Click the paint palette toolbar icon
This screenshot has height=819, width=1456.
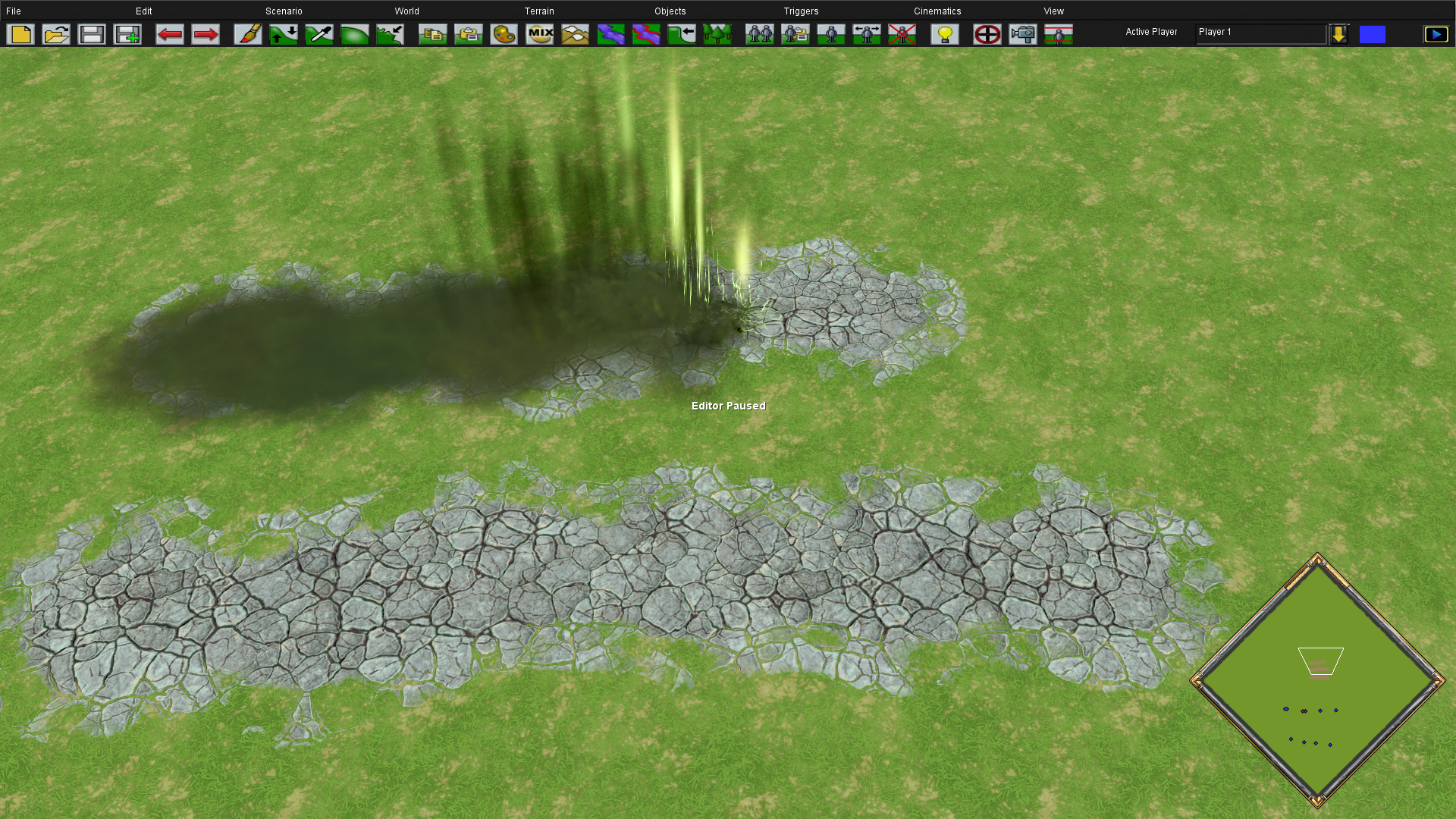[504, 34]
